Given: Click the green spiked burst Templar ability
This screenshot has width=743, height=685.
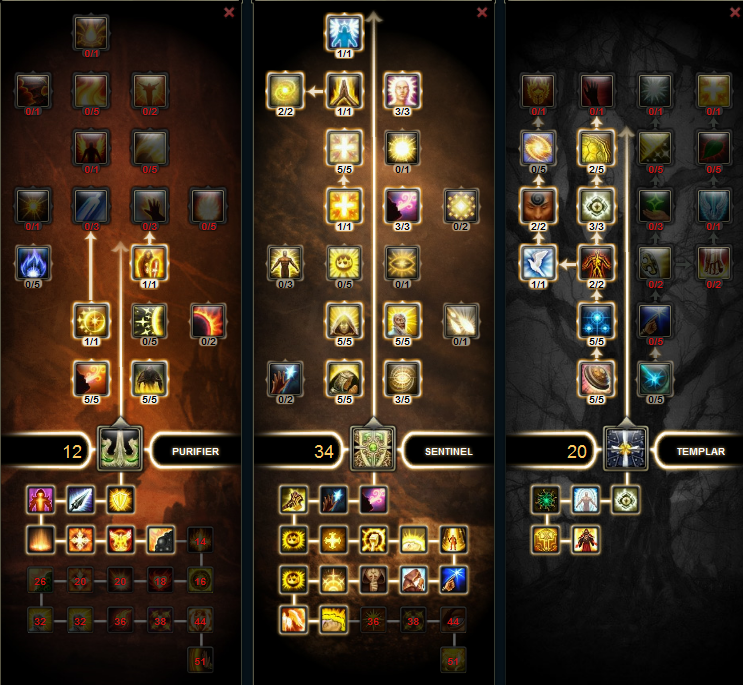Looking at the screenshot, I should pyautogui.click(x=546, y=499).
